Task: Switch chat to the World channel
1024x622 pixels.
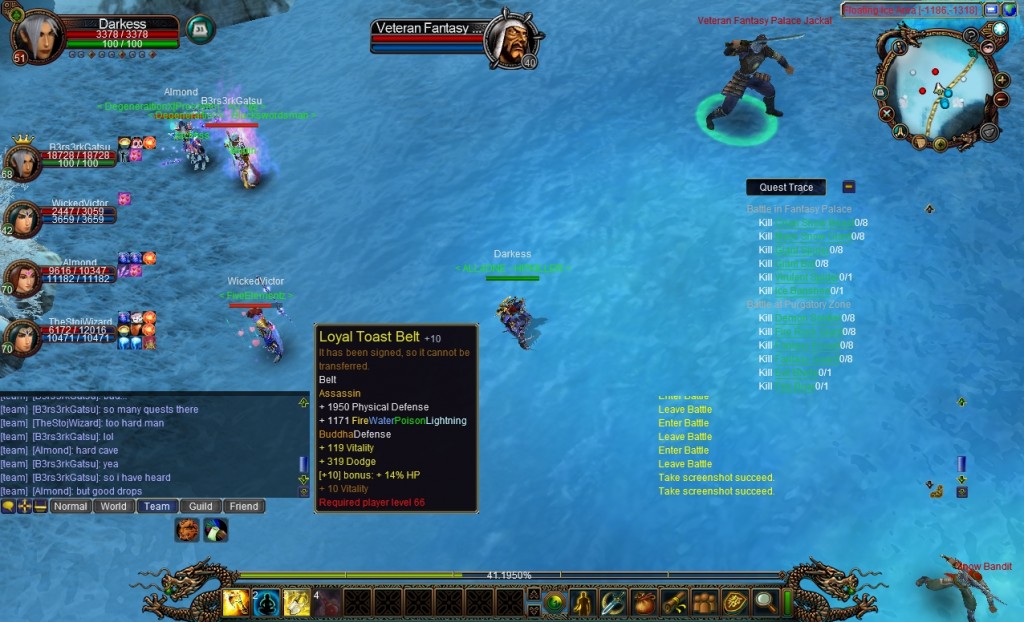Action: 114,506
